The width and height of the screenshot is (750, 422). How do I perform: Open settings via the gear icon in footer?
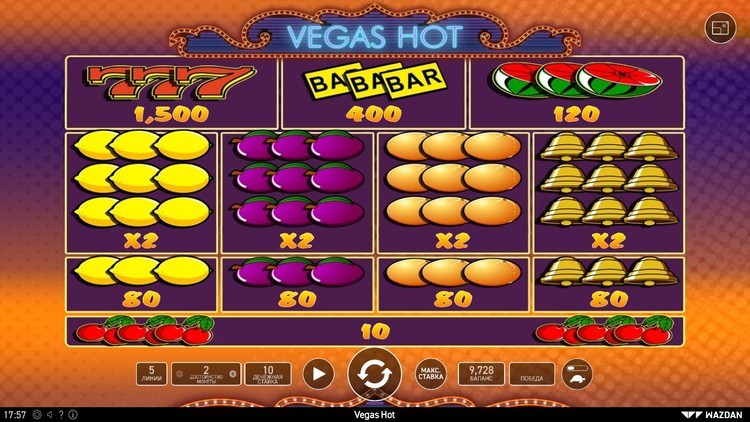point(37,414)
